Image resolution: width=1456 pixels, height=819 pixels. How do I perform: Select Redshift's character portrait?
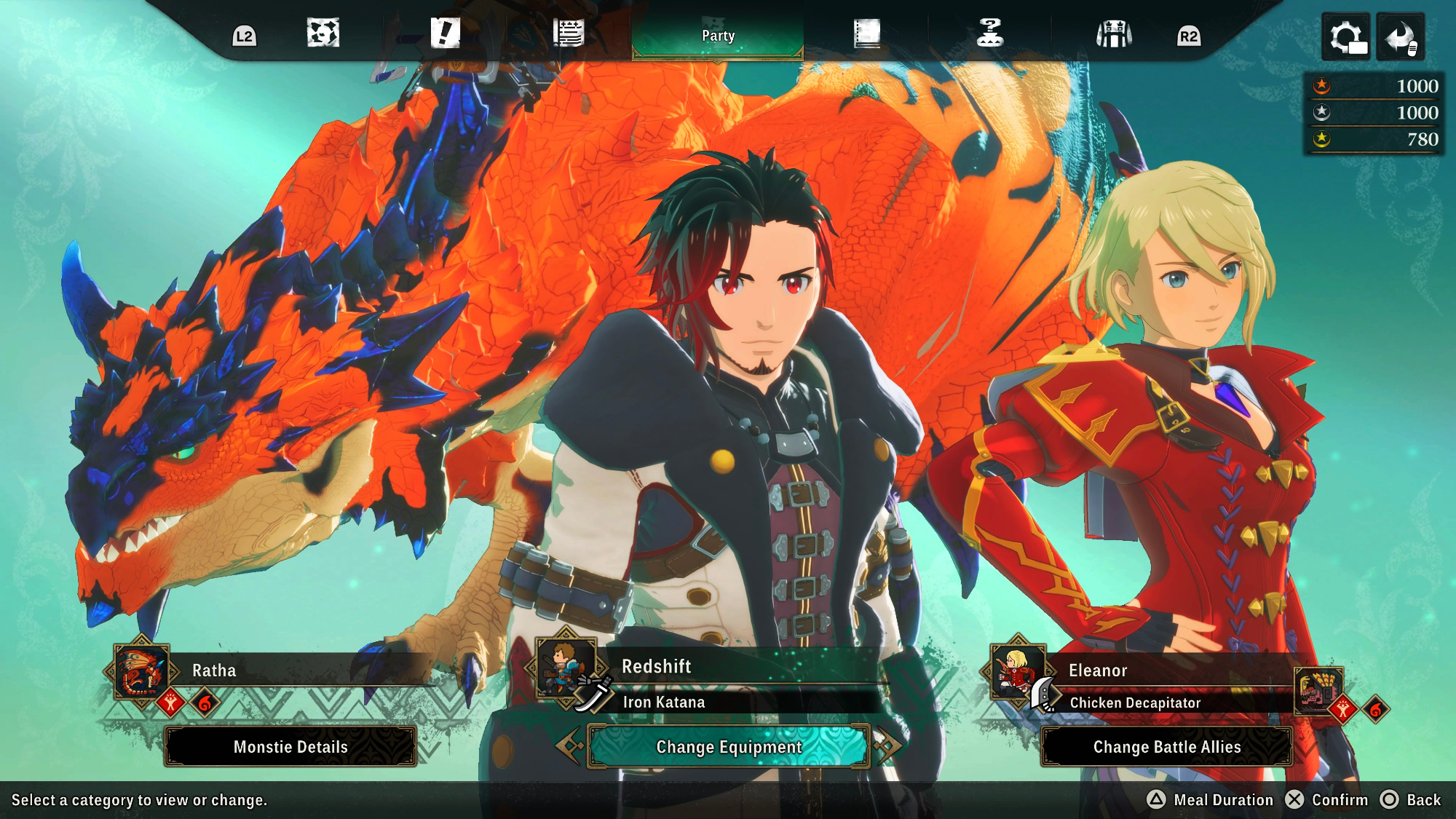pos(564,666)
